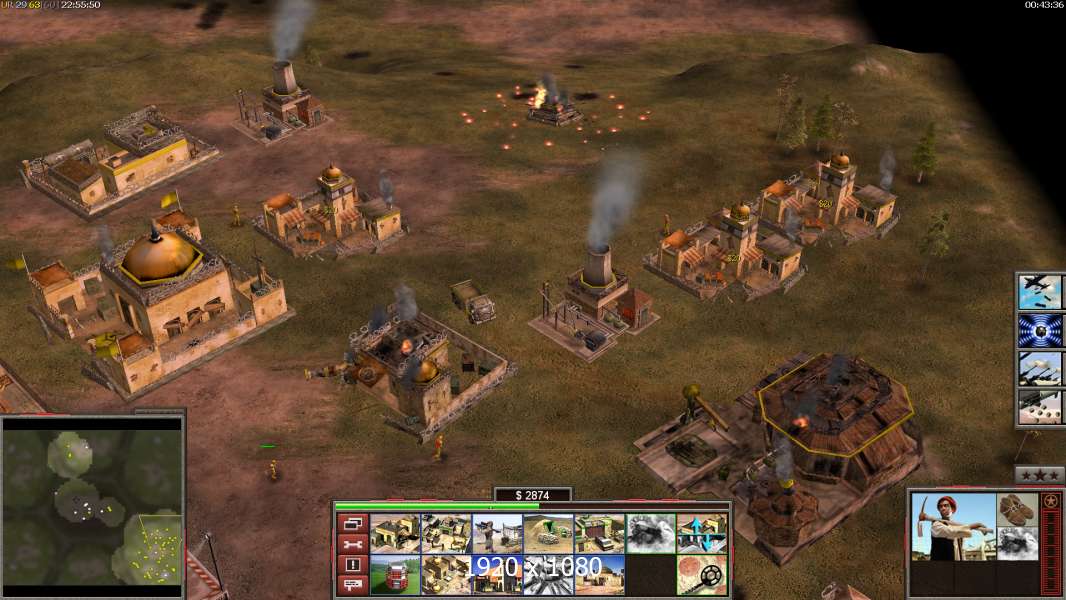Activate the blue glowing sphere power
The height and width of the screenshot is (600, 1066).
click(x=1040, y=330)
